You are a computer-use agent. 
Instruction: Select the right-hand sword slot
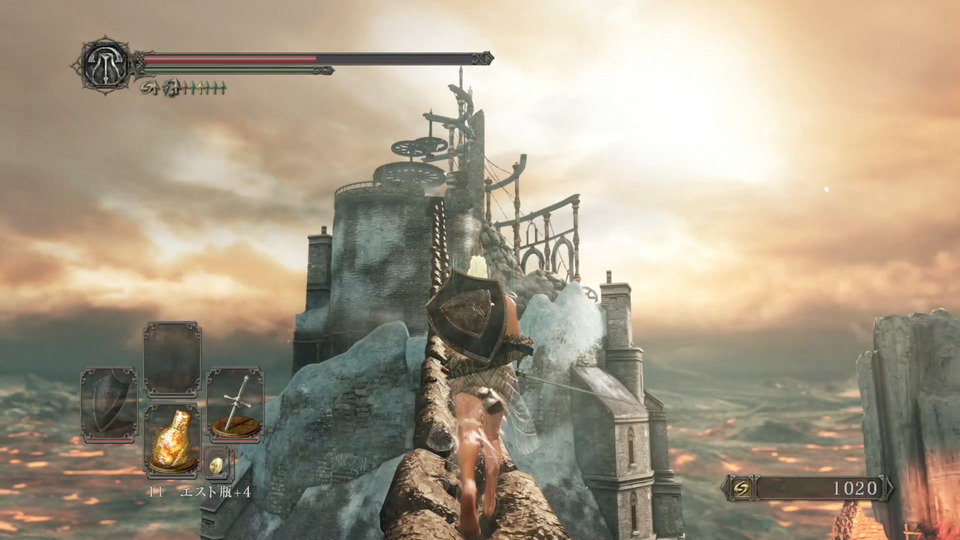pos(235,404)
